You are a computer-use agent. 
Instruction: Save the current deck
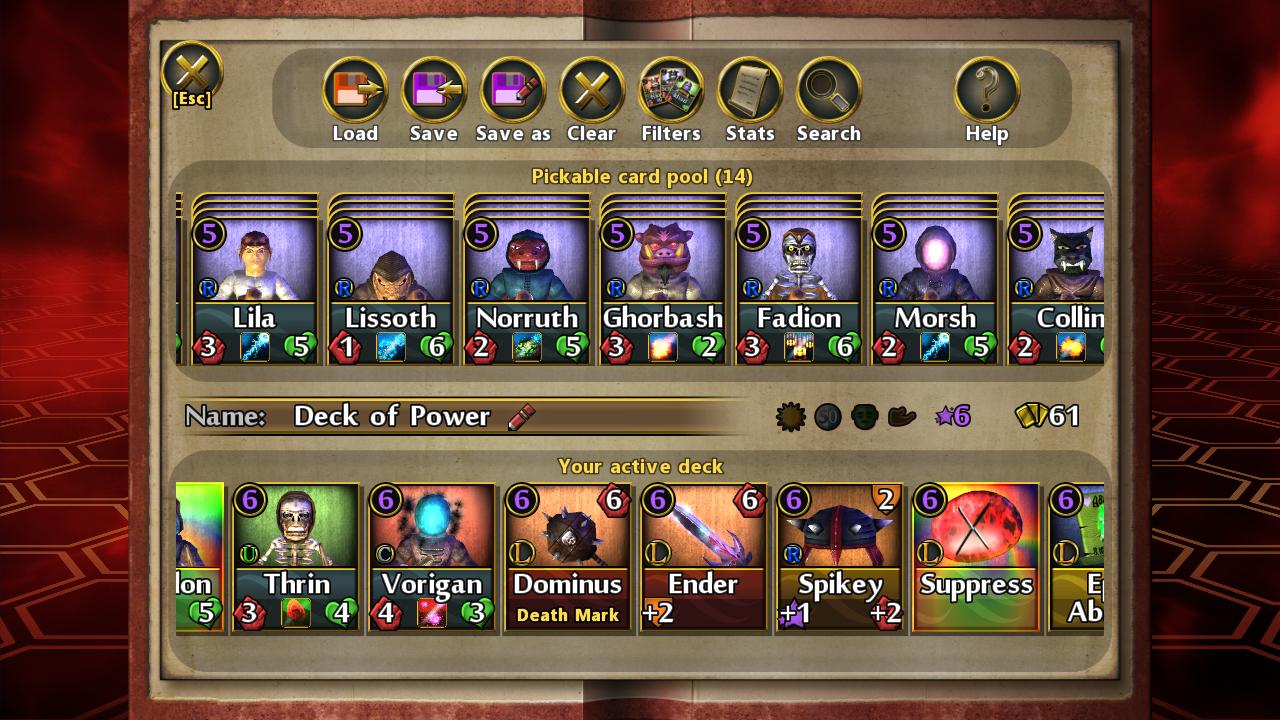[x=434, y=91]
